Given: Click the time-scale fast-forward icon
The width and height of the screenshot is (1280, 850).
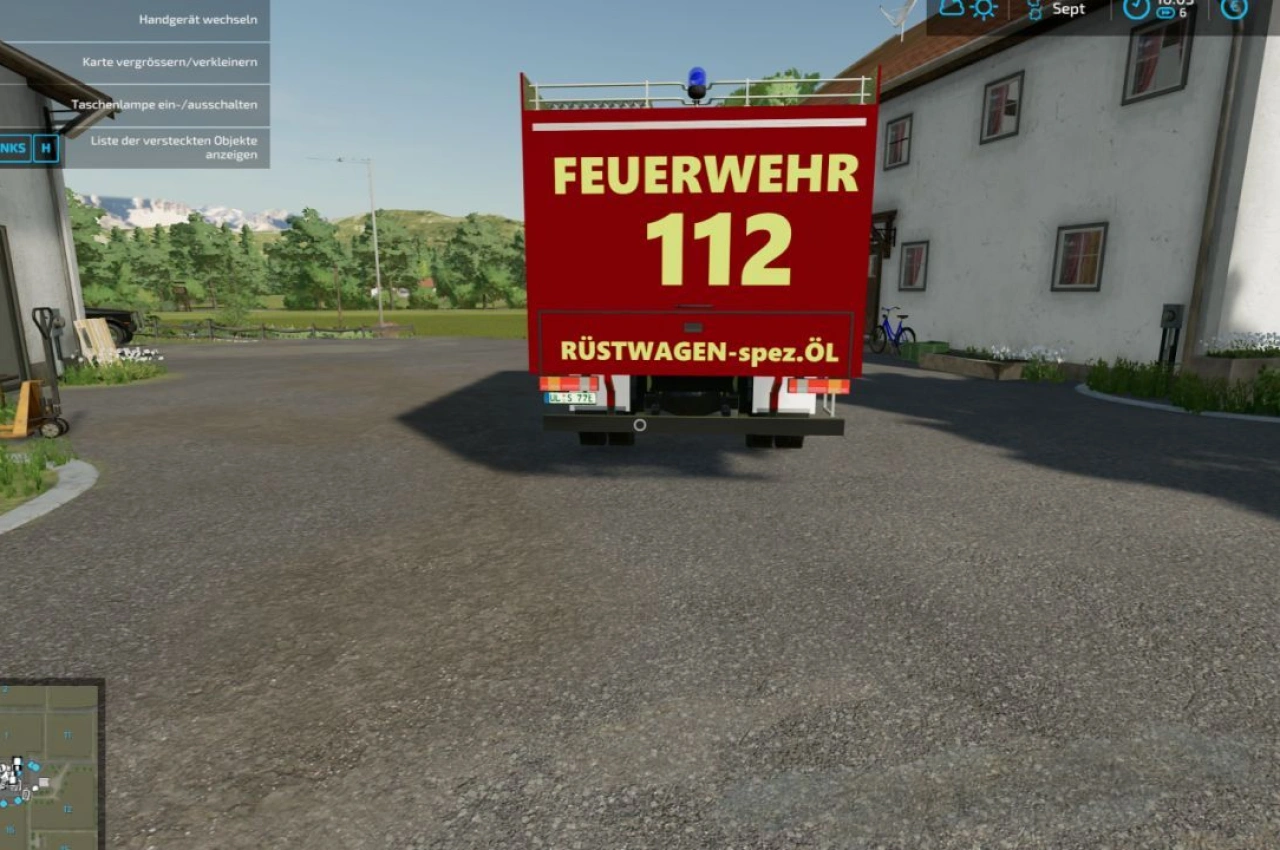Looking at the screenshot, I should pyautogui.click(x=1166, y=13).
